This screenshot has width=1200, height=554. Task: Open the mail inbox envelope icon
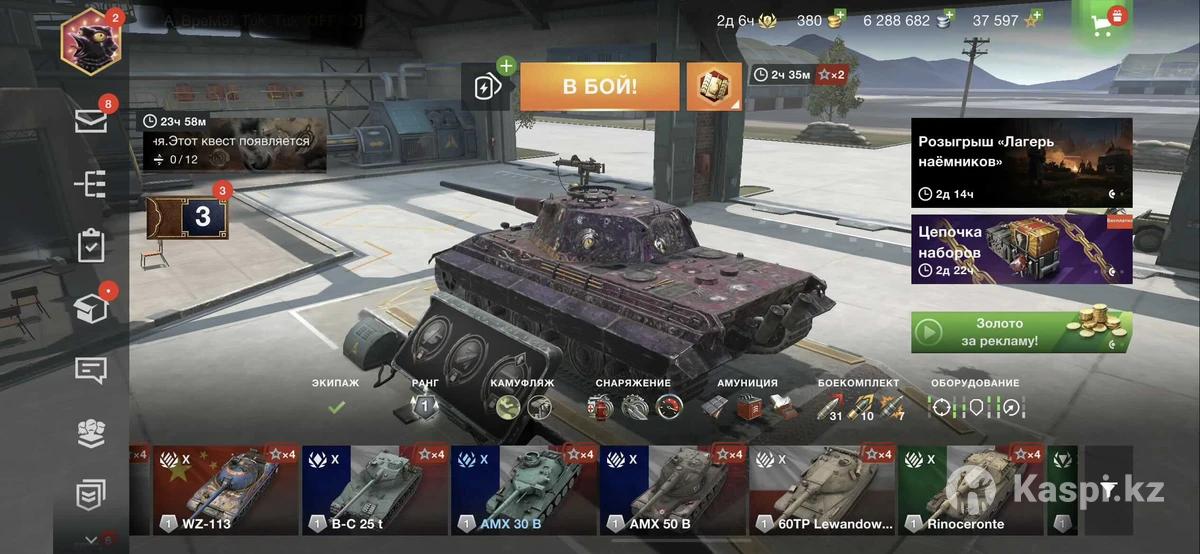coord(91,121)
